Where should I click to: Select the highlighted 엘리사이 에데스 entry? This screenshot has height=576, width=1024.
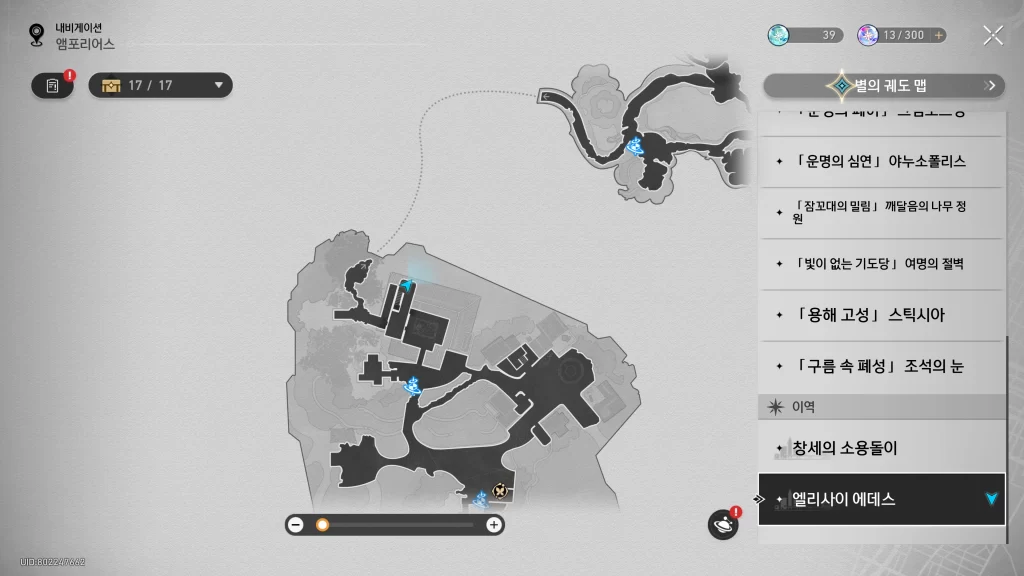coord(880,499)
